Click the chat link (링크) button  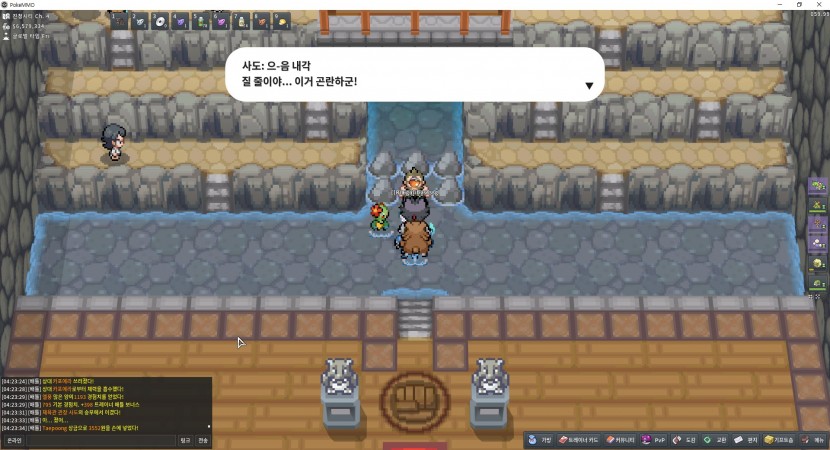[185, 440]
